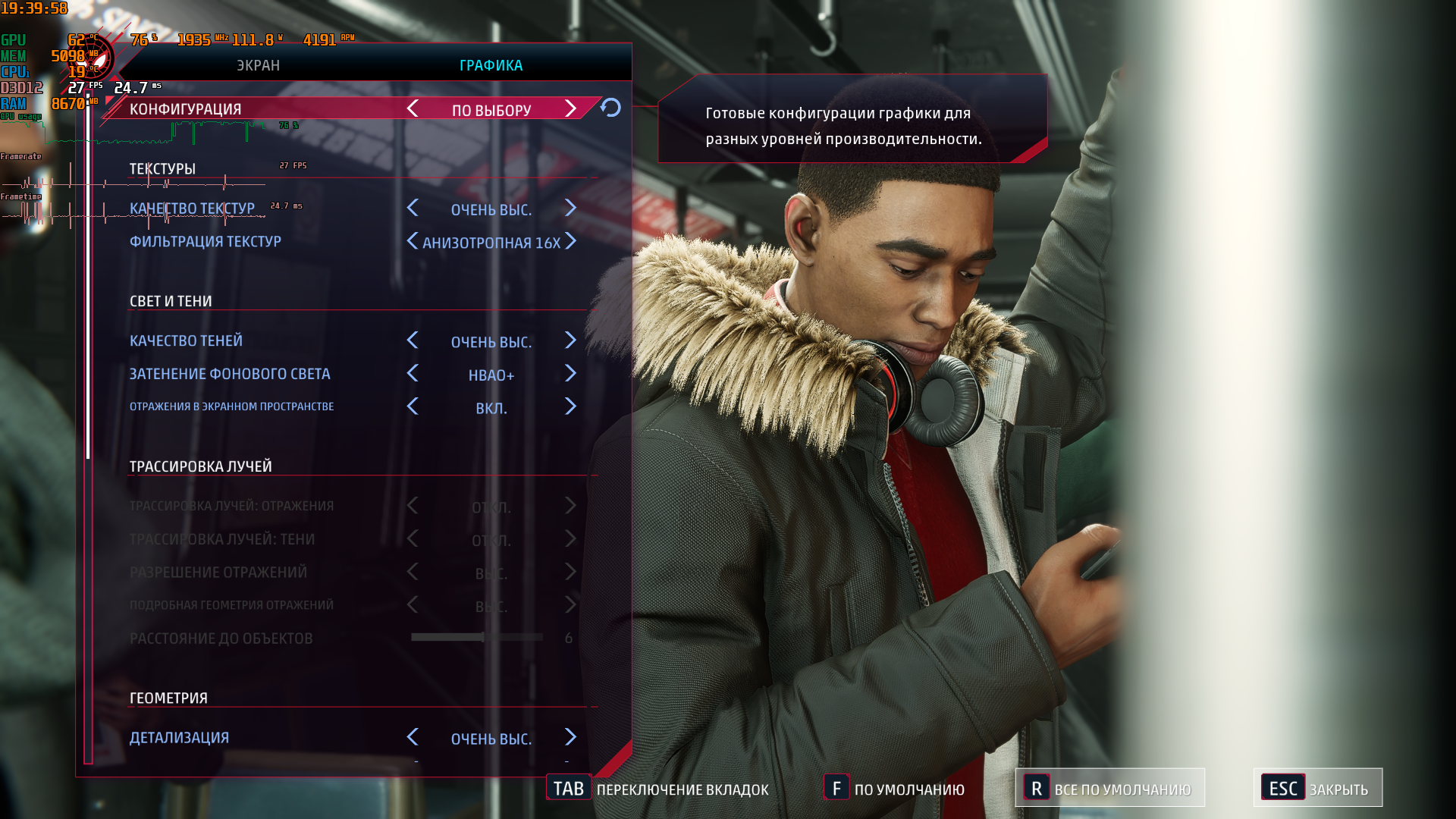The image size is (1456, 819).
Task: Decrease ДЕТАЛИЗАЦИЯ with the left arrow
Action: [x=413, y=737]
